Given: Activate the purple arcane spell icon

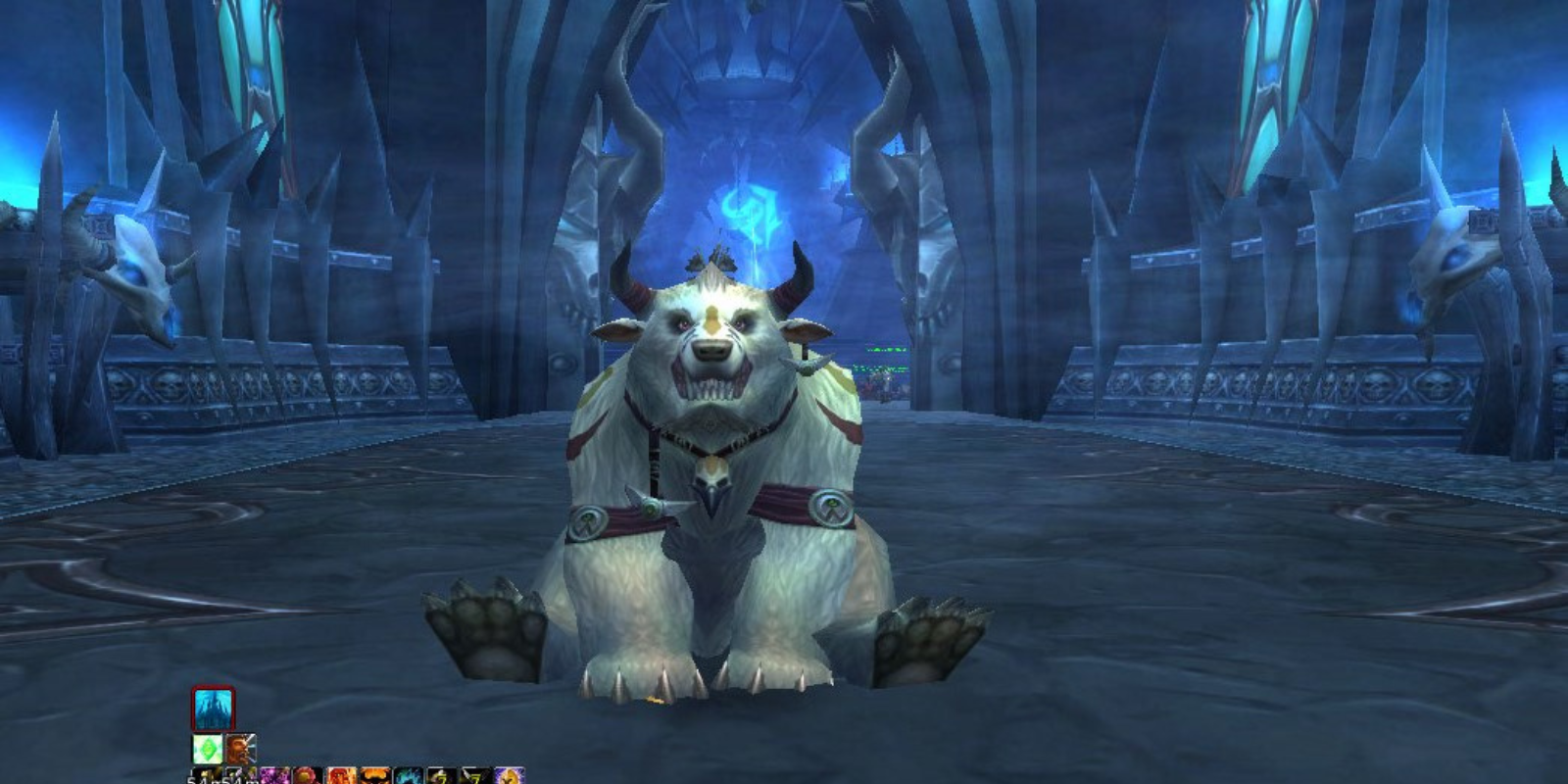Looking at the screenshot, I should click(277, 775).
